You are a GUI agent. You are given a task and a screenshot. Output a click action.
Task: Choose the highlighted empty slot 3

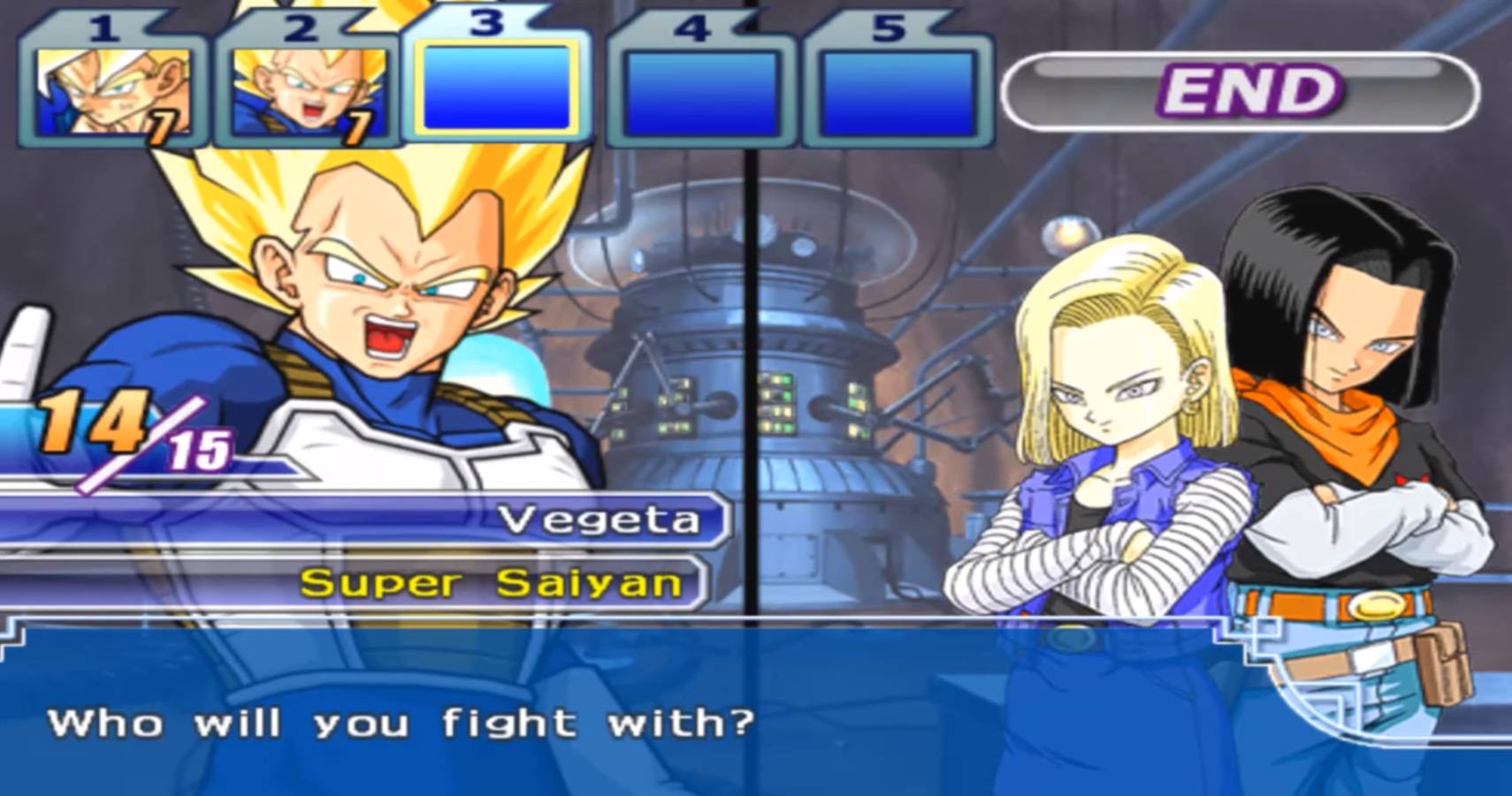(497, 88)
